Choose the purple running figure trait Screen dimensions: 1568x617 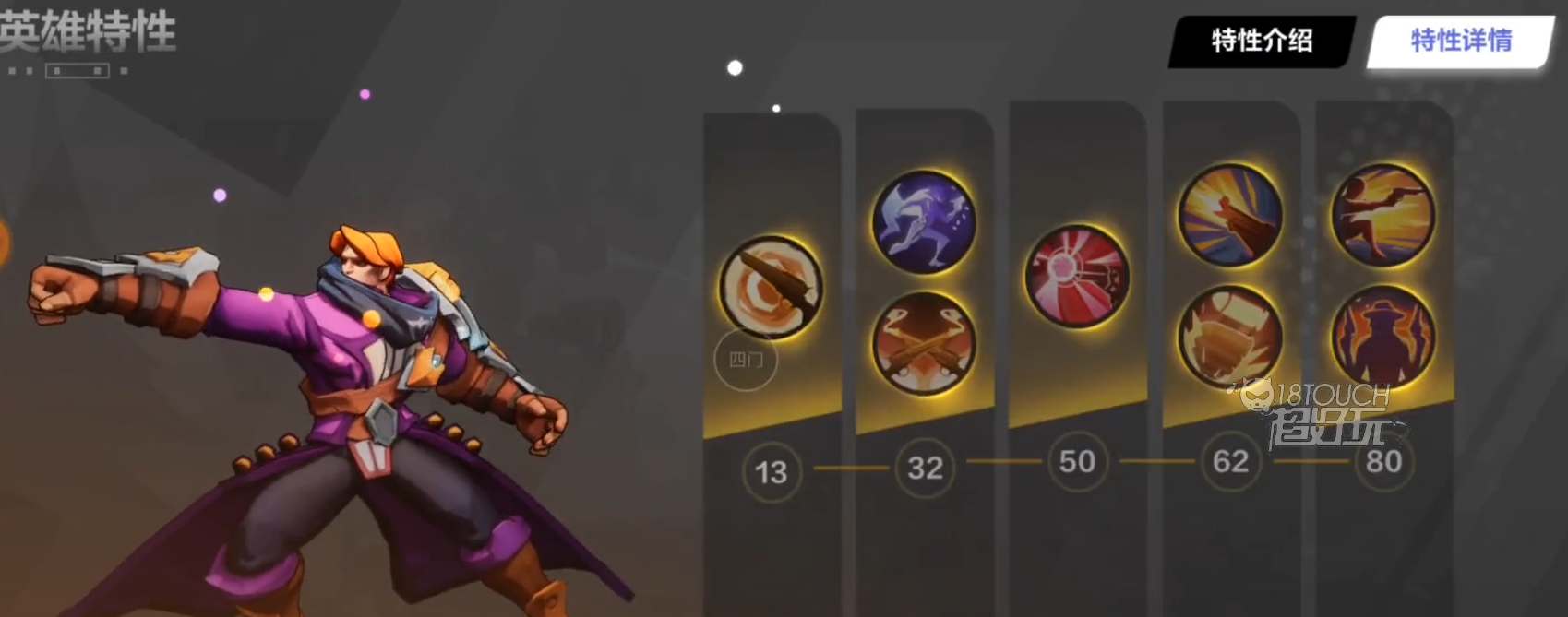924,221
